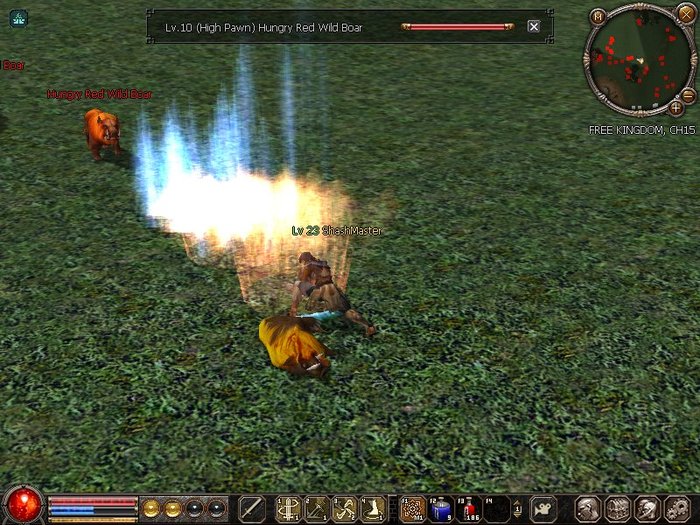
Task: Zoom in the minimap with the plus button
Action: [676, 107]
